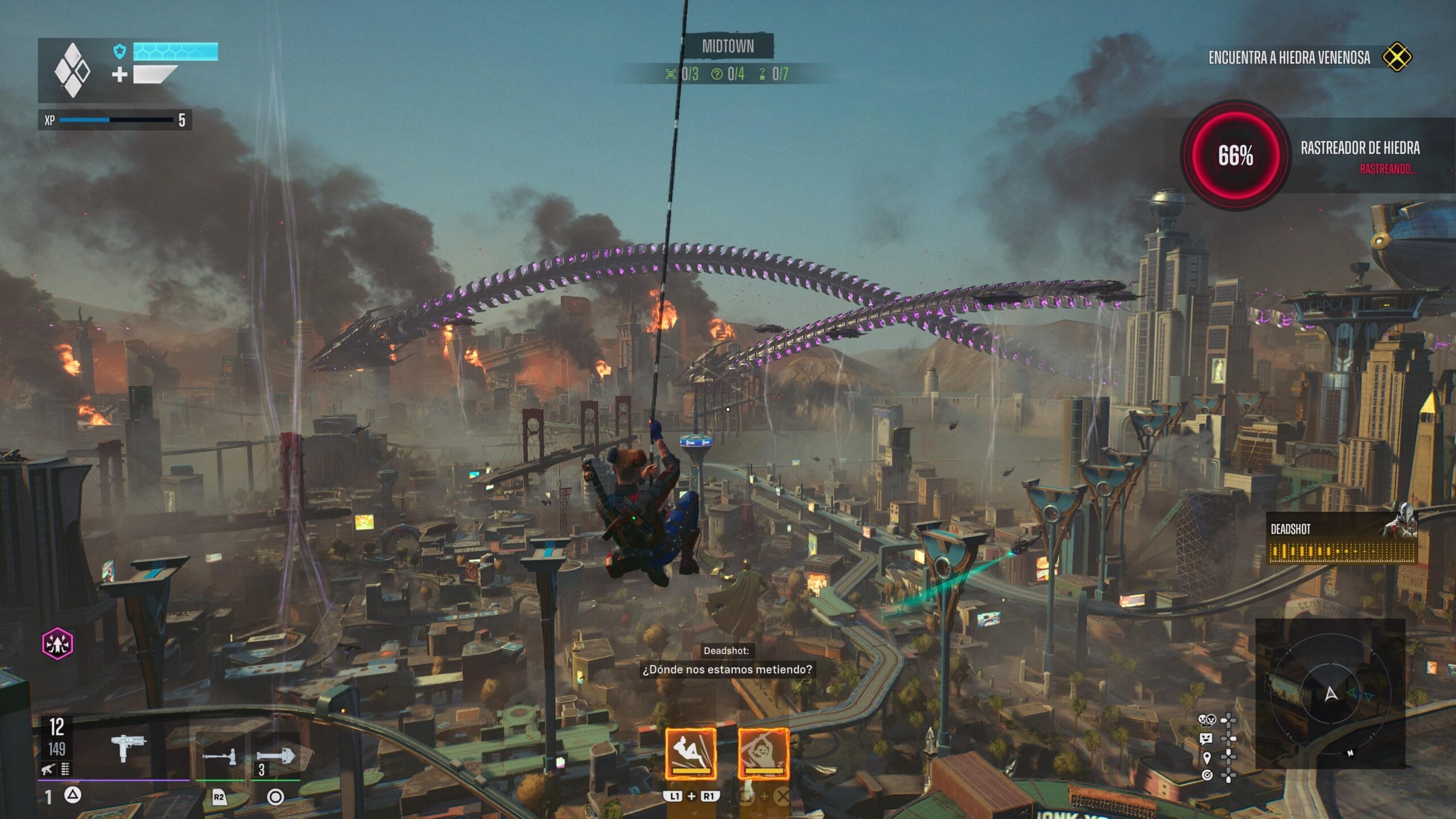Select the target reticle icon
The width and height of the screenshot is (1456, 819).
[x=1207, y=775]
